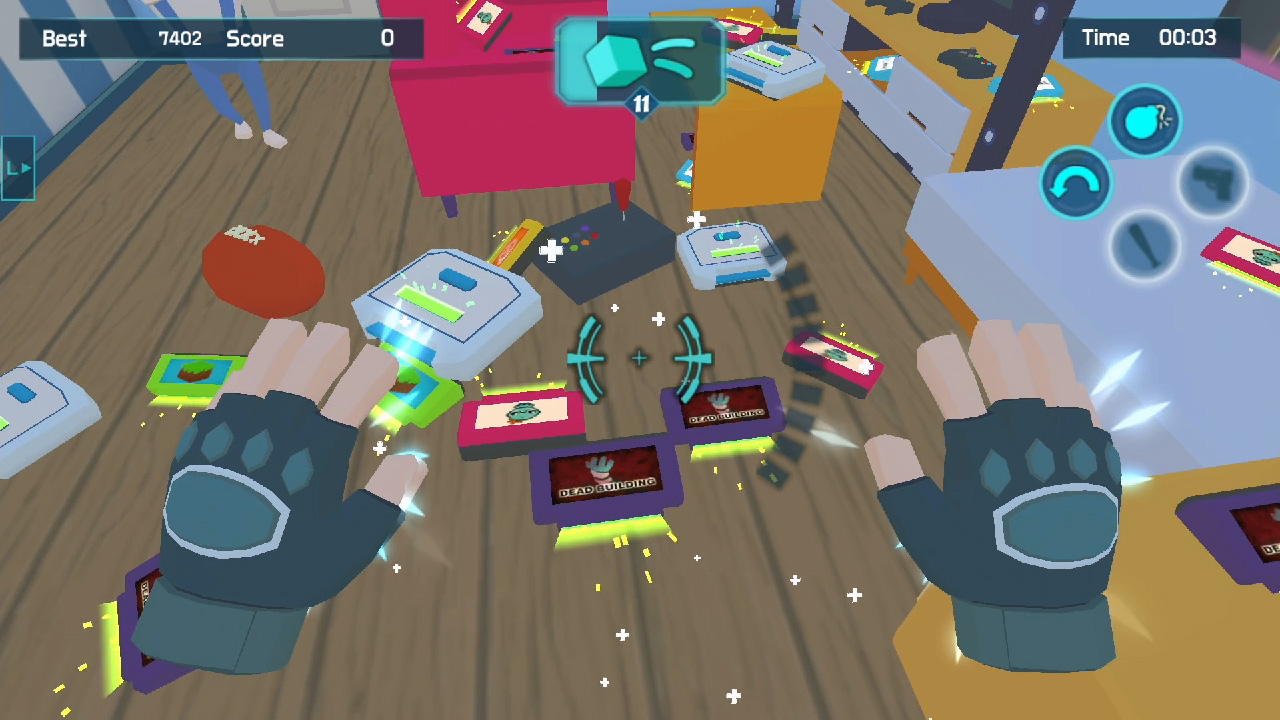The width and height of the screenshot is (1280, 720).
Task: Select the bomb weapon icon
Action: pos(1146,121)
